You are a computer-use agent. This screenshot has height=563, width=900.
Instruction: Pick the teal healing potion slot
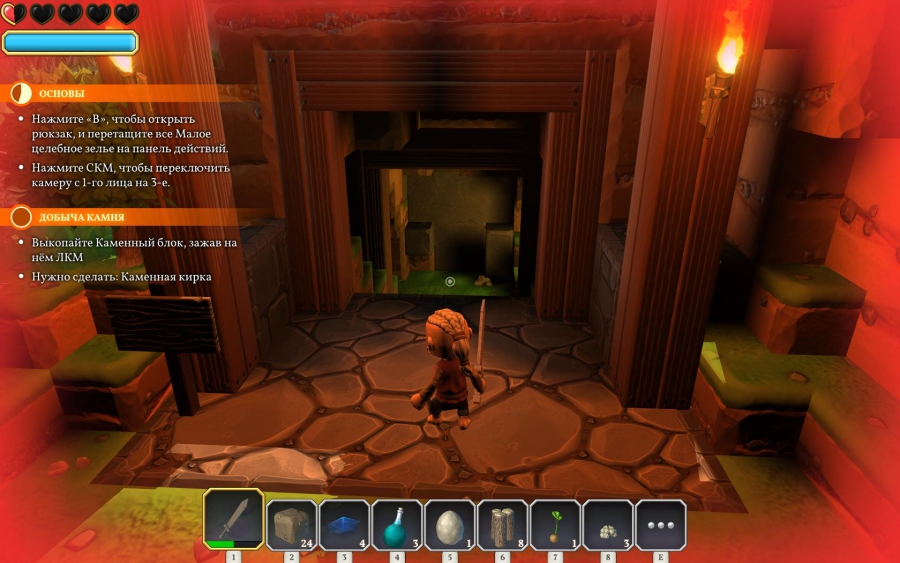(396, 524)
